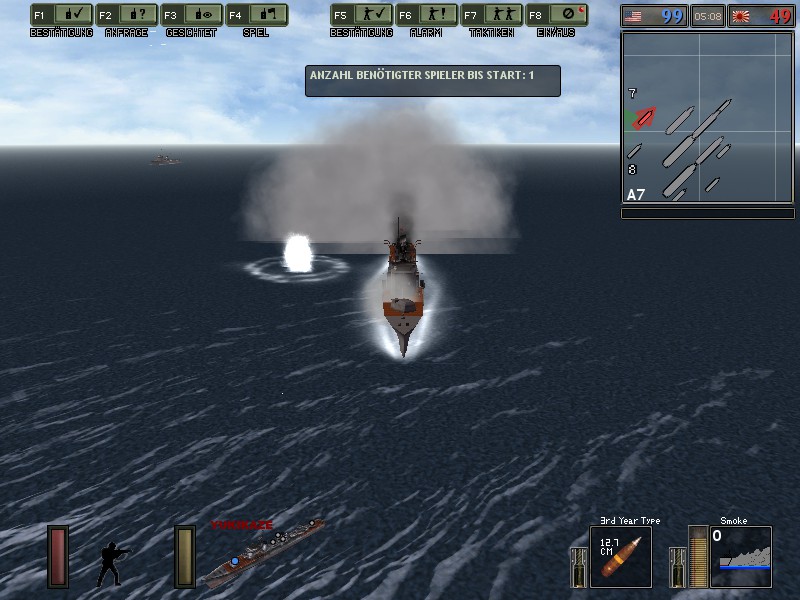Open the F2 Anfrage radio menu
This screenshot has height=600, width=800.
[x=125, y=16]
